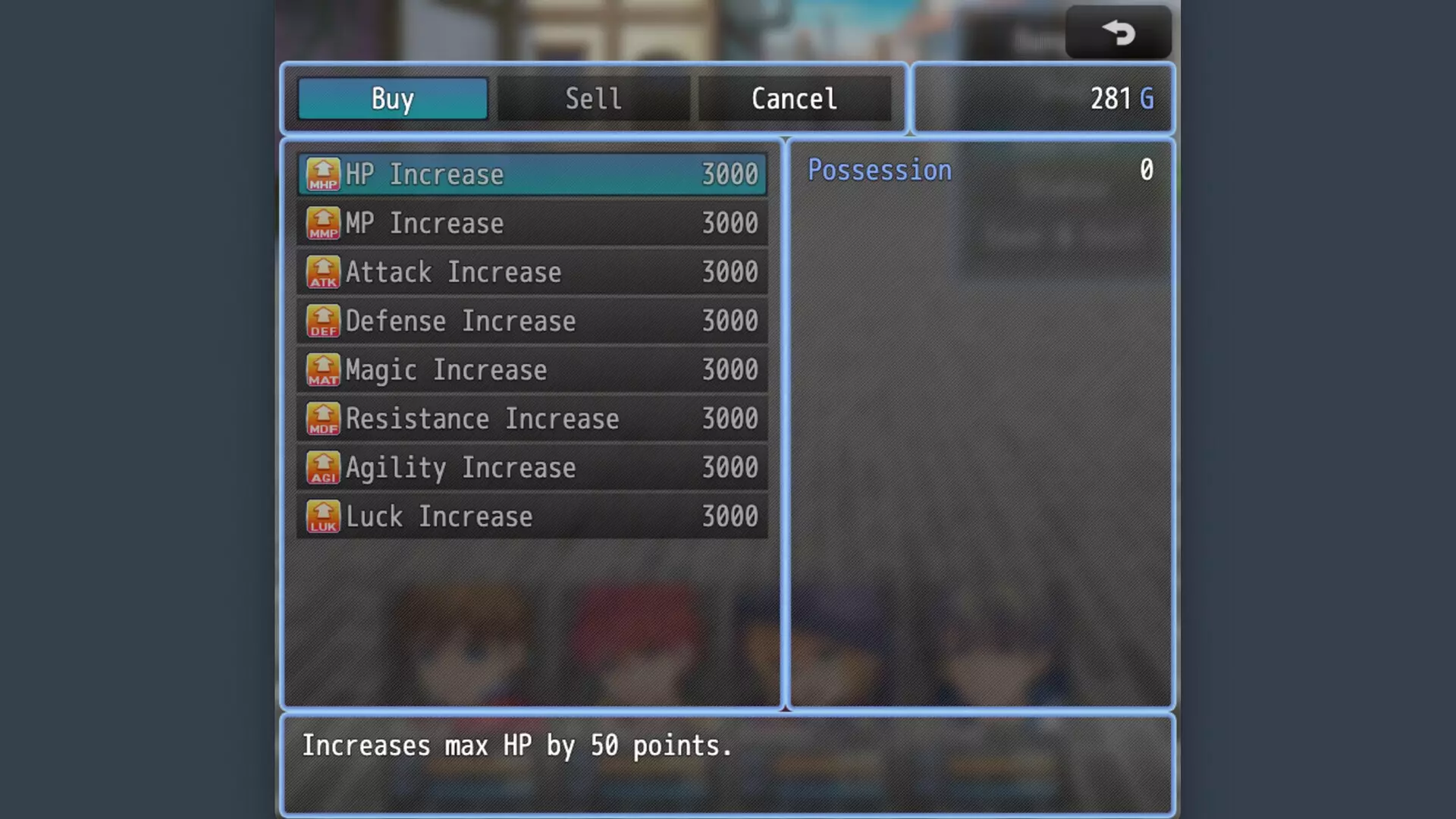Choose Cancel to leave the shop
Viewport: 1456px width, 819px height.
(x=794, y=99)
